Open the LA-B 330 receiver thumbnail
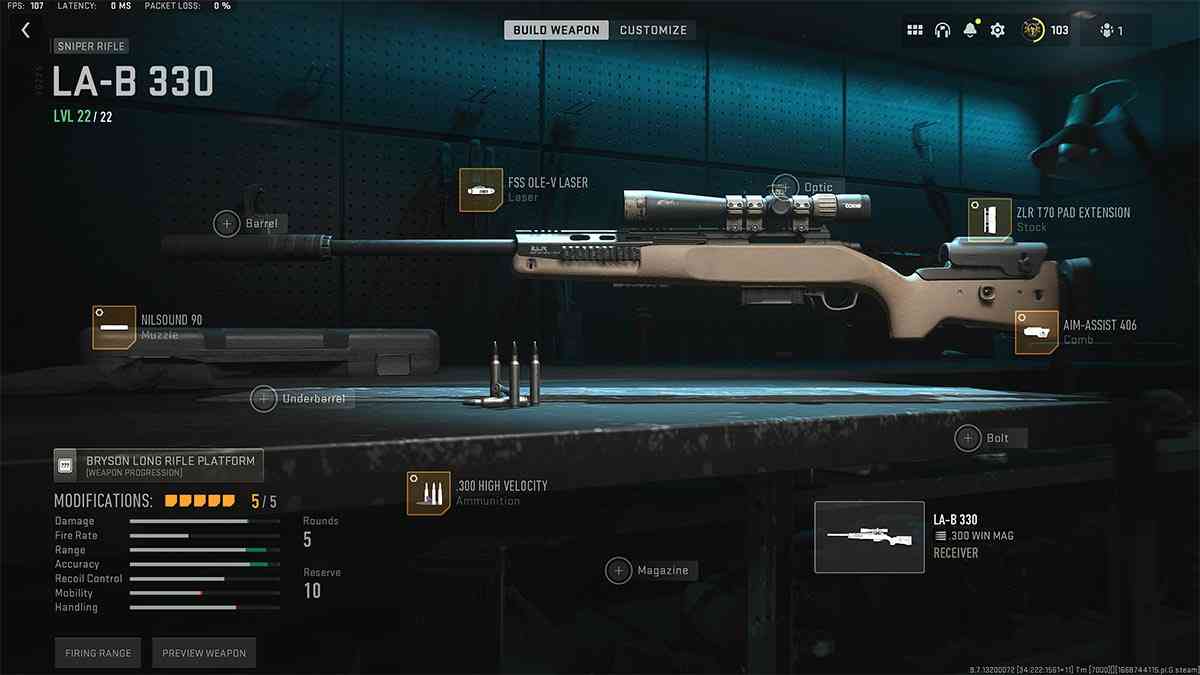This screenshot has width=1200, height=675. tap(869, 537)
